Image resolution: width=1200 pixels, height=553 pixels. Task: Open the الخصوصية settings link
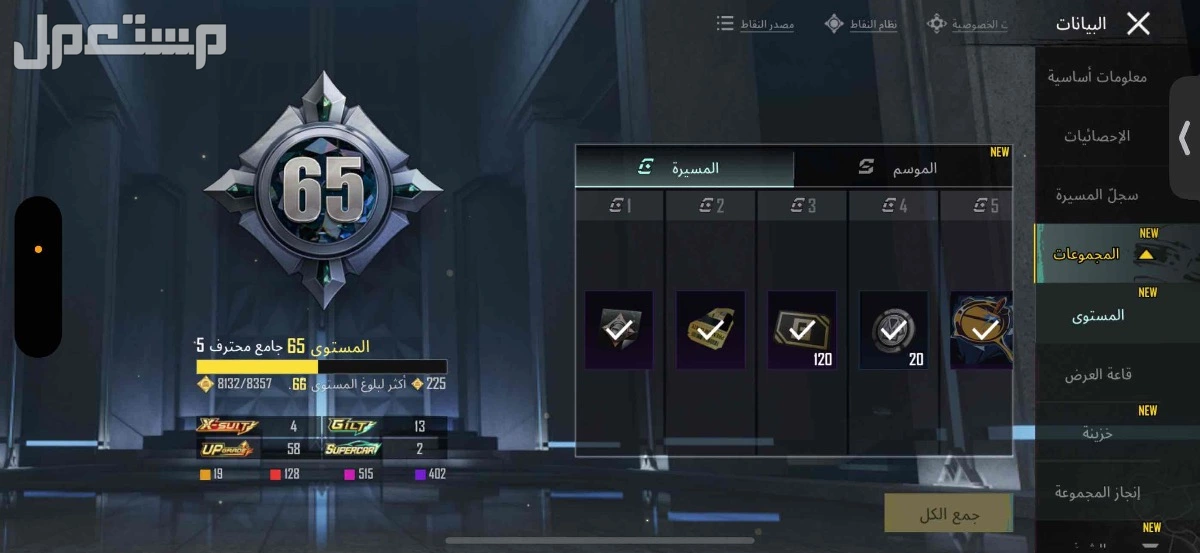tap(968, 23)
